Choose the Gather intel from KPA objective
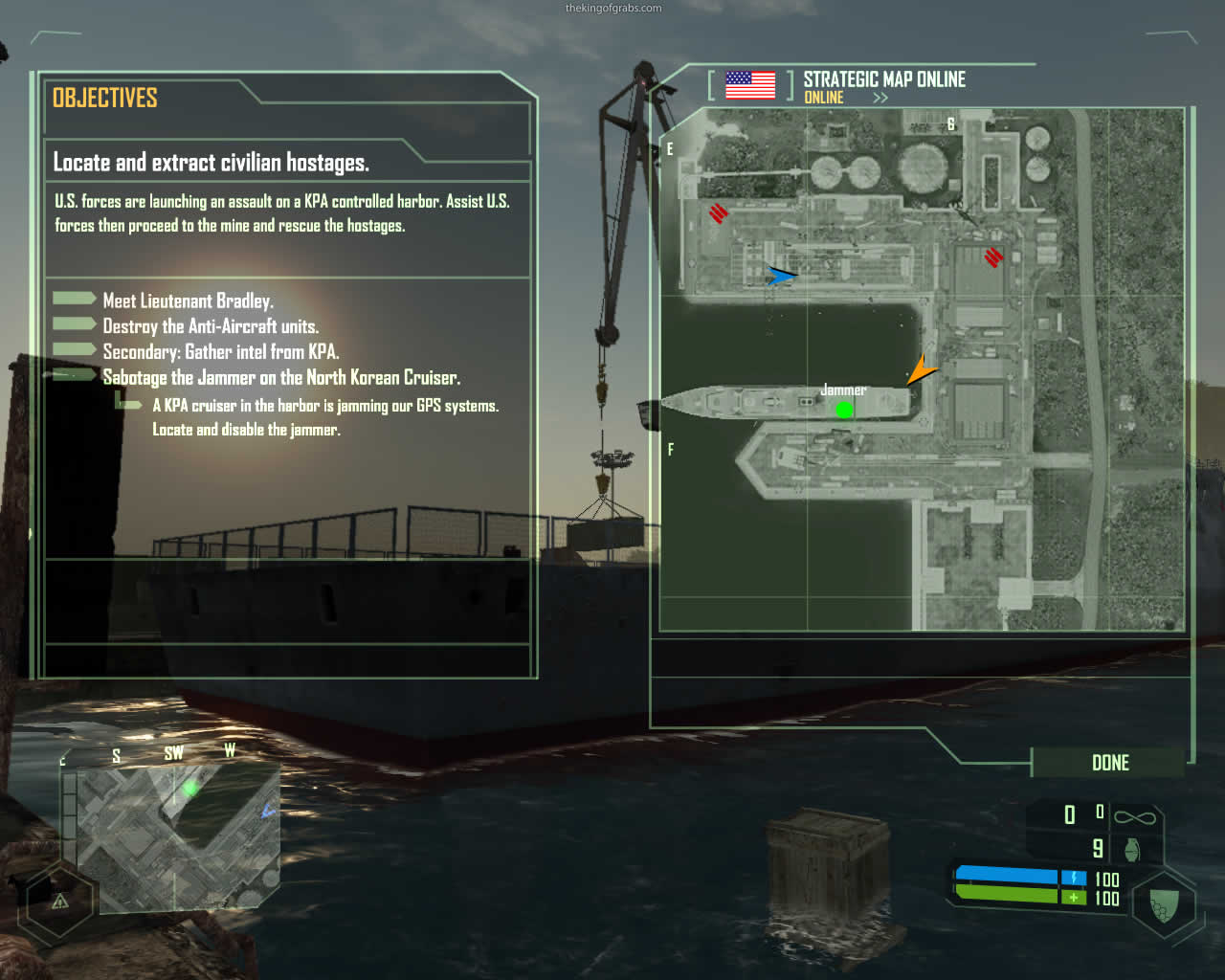 (x=220, y=352)
